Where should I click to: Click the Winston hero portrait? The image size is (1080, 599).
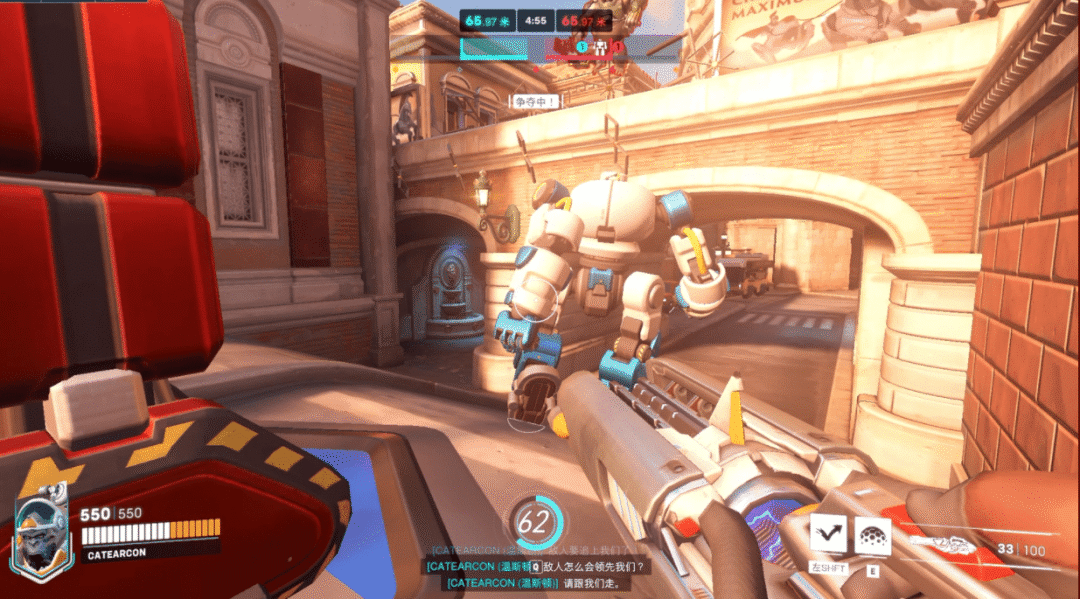(x=43, y=538)
